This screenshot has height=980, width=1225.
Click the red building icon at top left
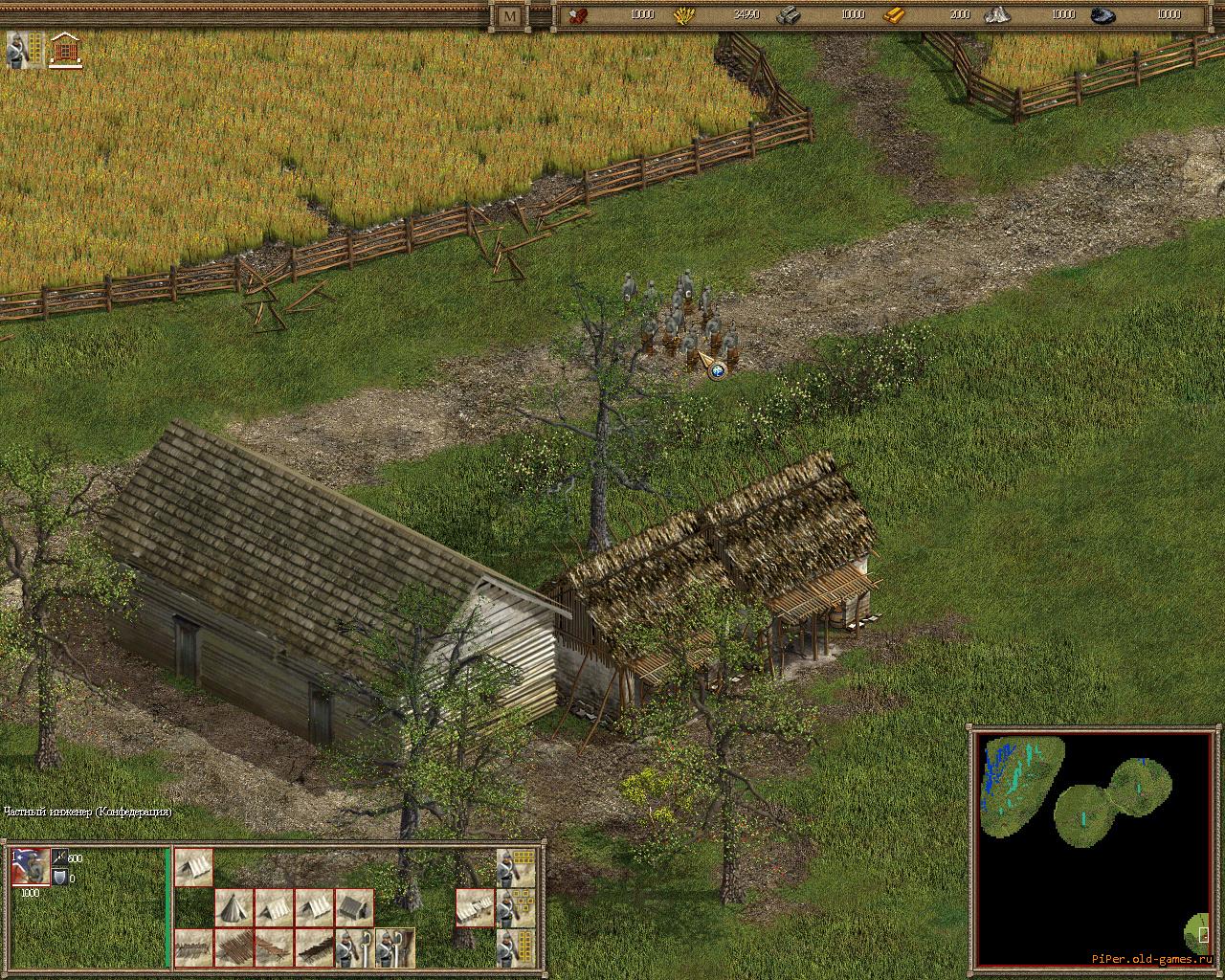point(65,50)
